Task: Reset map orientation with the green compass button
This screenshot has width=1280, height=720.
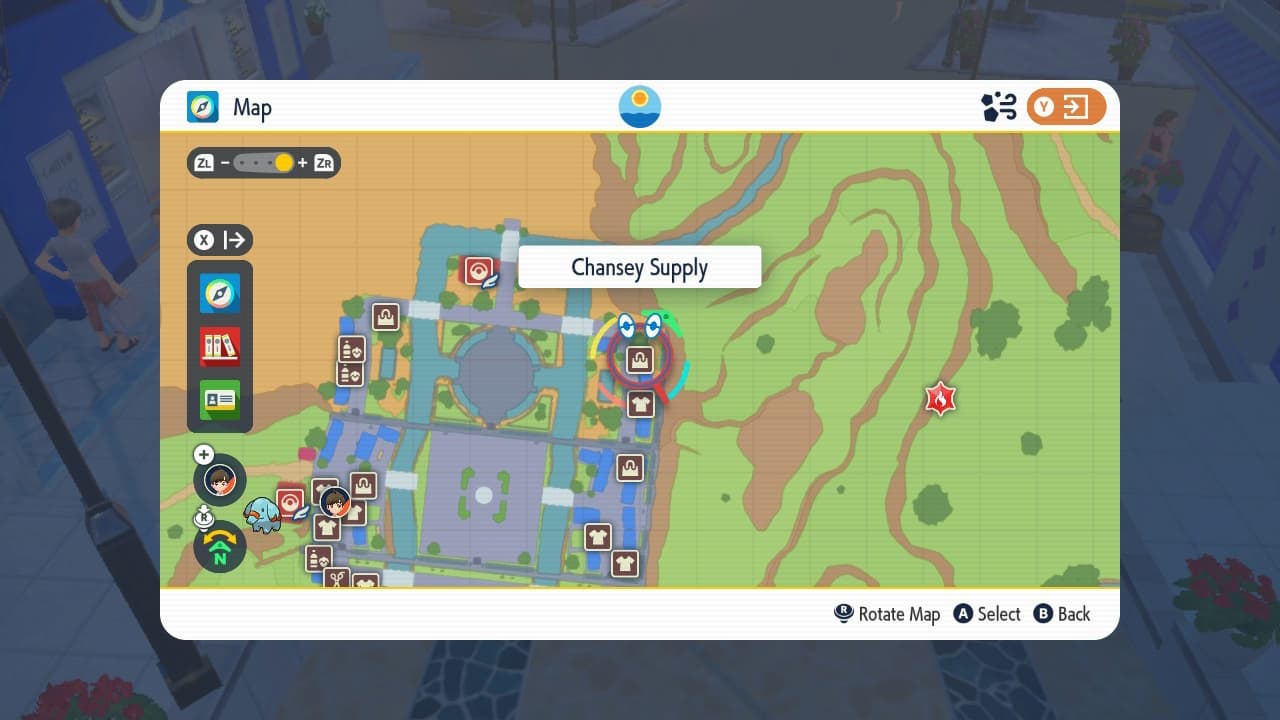Action: click(219, 547)
